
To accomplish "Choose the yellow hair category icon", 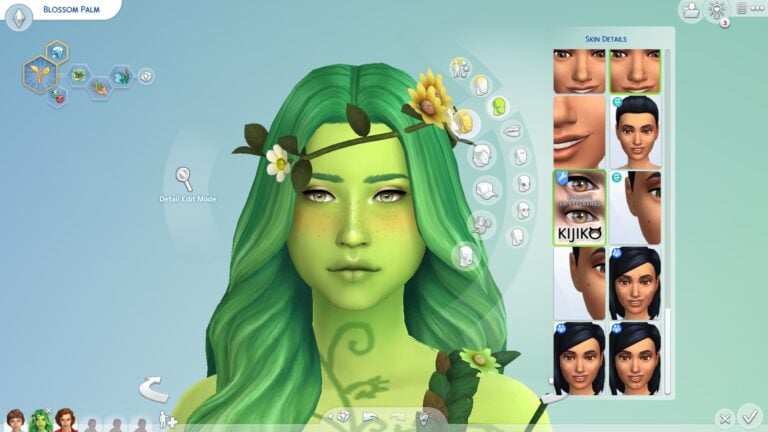I will pos(463,122).
